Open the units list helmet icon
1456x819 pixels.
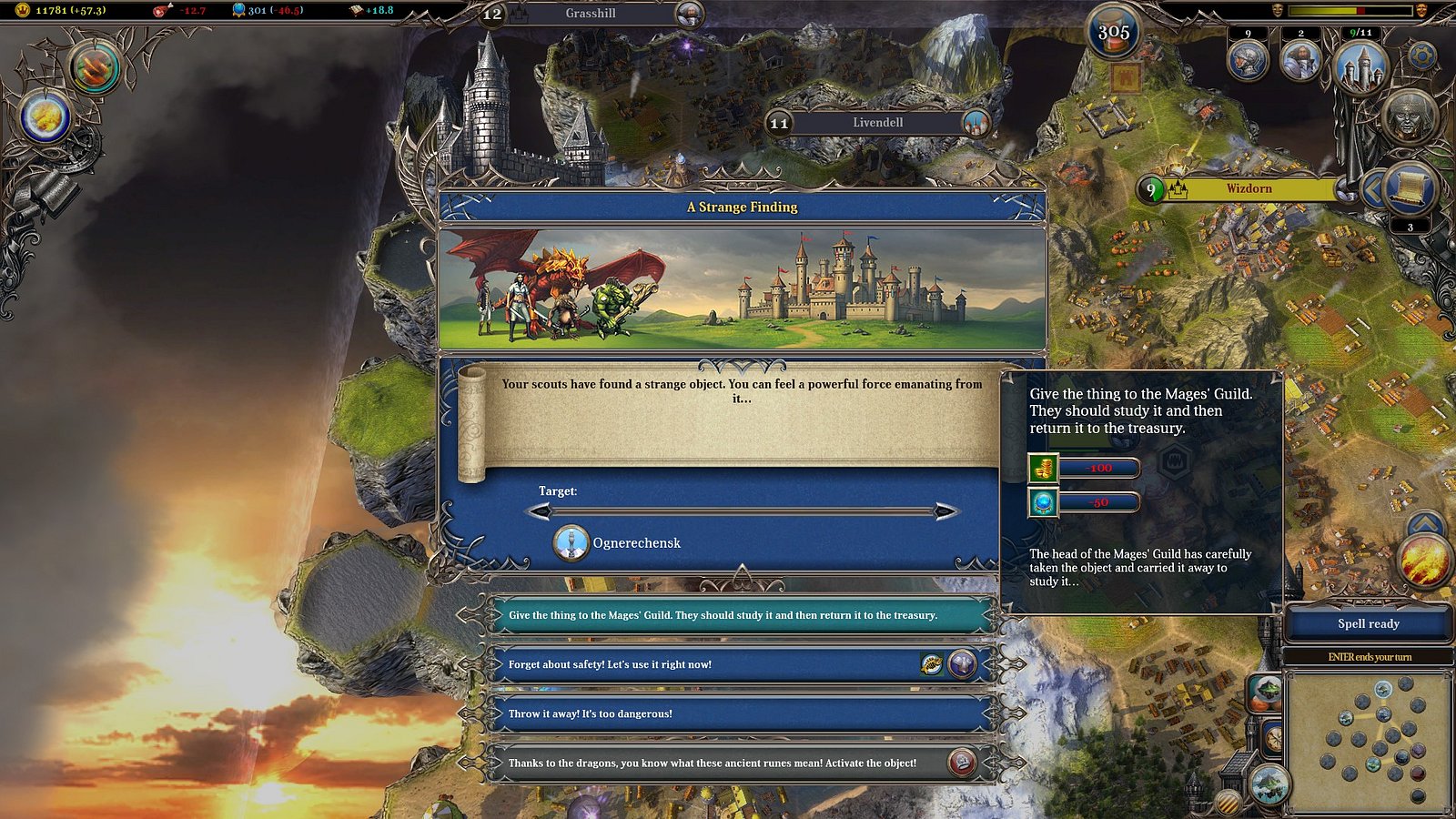[1248, 60]
